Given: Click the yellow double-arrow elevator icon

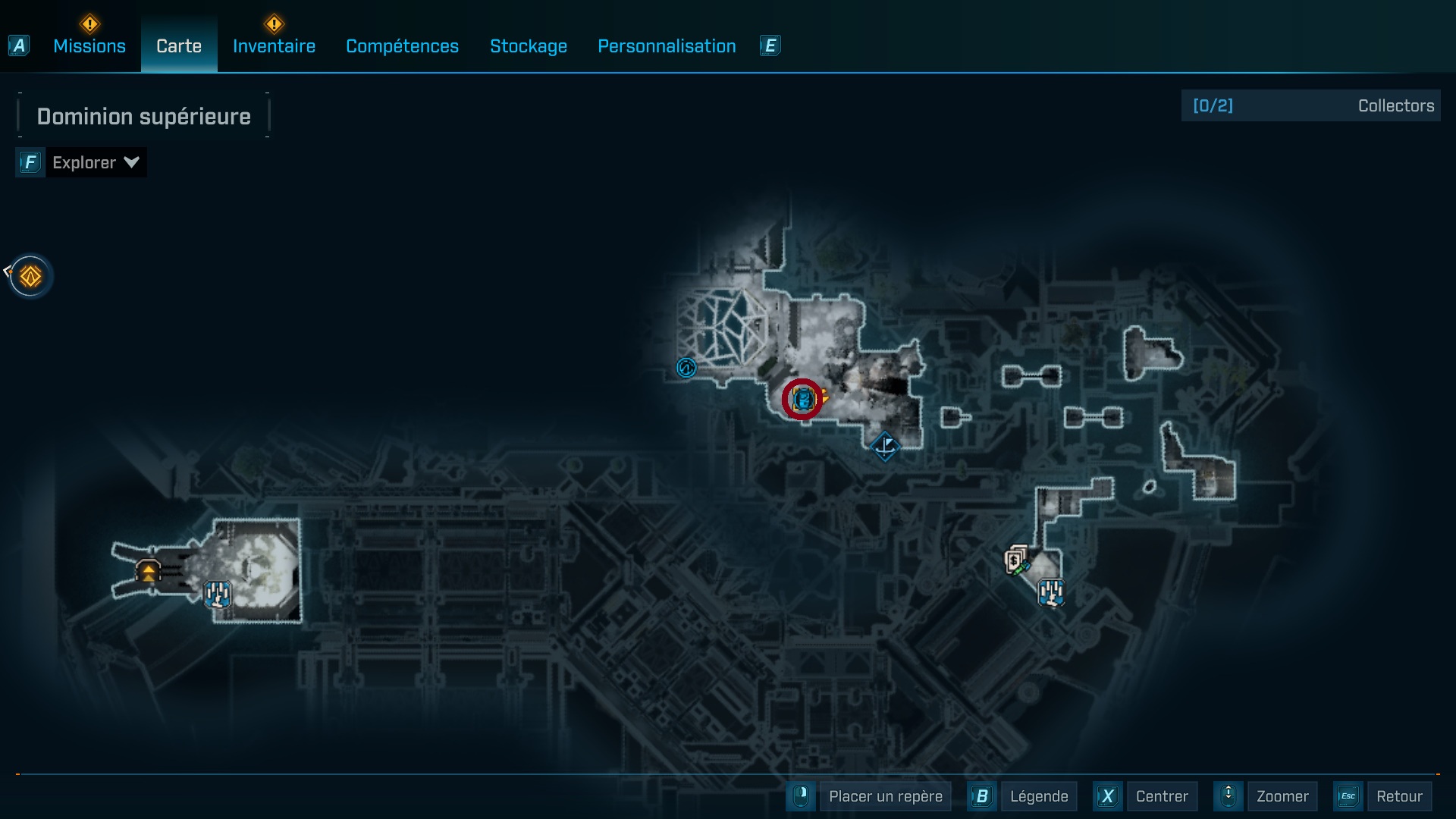Looking at the screenshot, I should click(x=147, y=571).
